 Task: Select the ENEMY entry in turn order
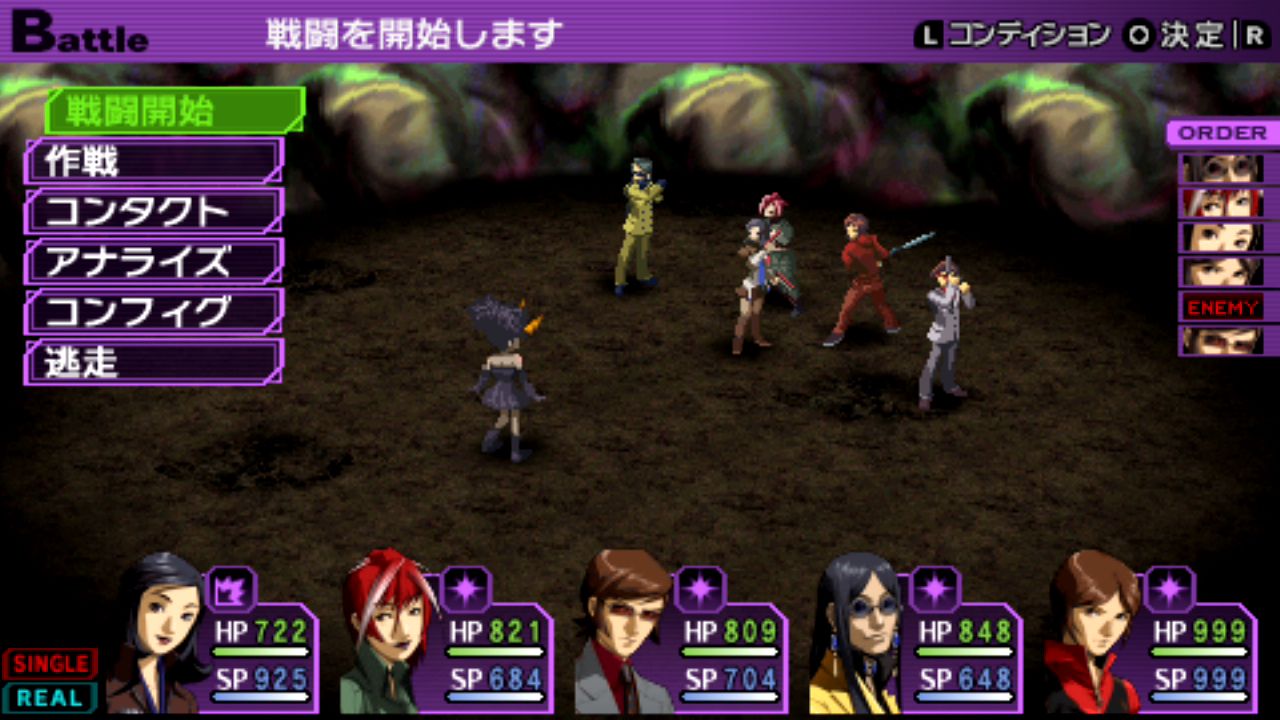(x=1222, y=307)
